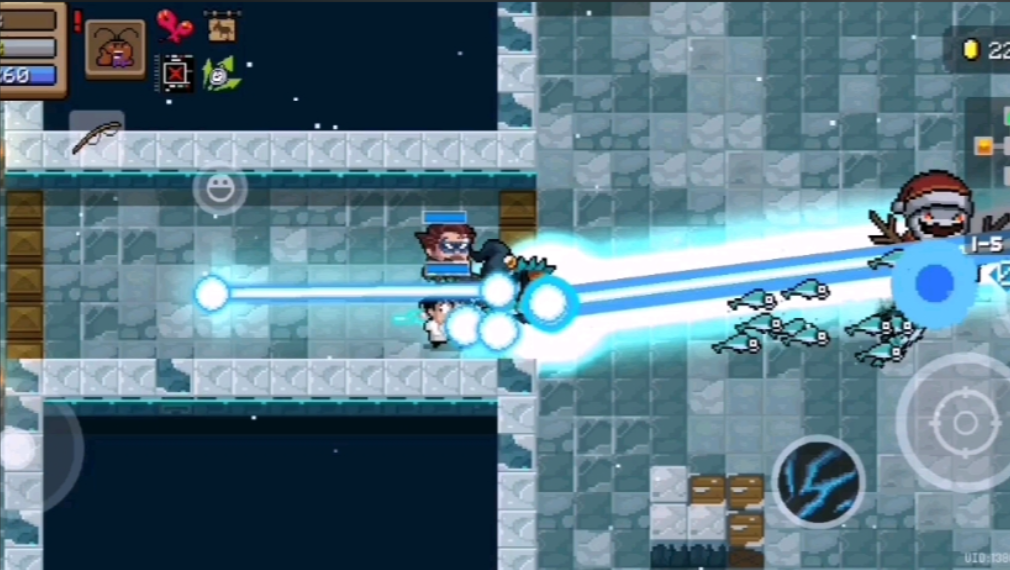Click the green arrows buff icon

pos(222,73)
